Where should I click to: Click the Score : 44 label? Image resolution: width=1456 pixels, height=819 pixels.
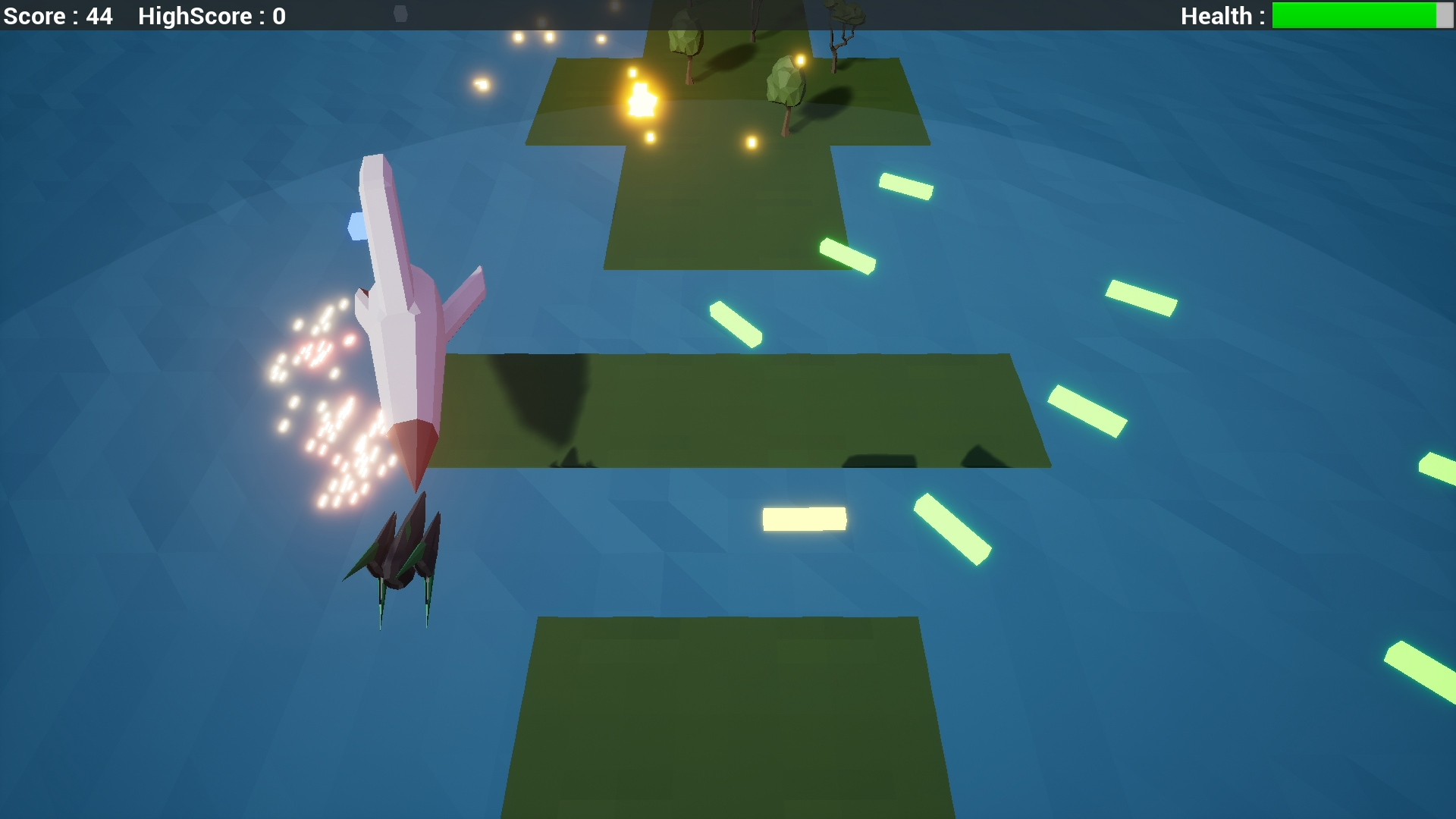tap(57, 16)
